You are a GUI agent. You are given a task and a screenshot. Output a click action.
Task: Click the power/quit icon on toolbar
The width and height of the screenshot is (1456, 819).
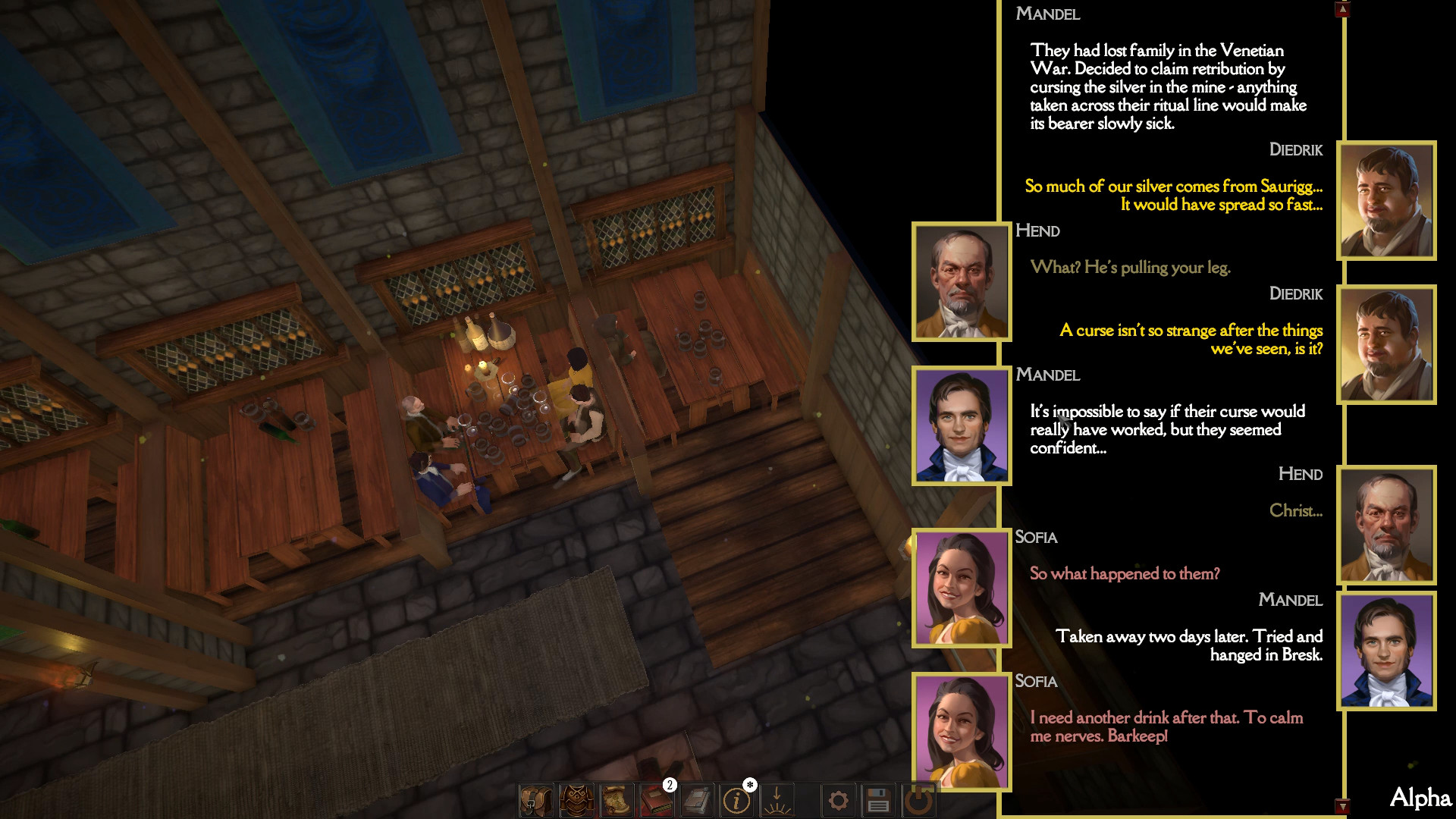[919, 801]
